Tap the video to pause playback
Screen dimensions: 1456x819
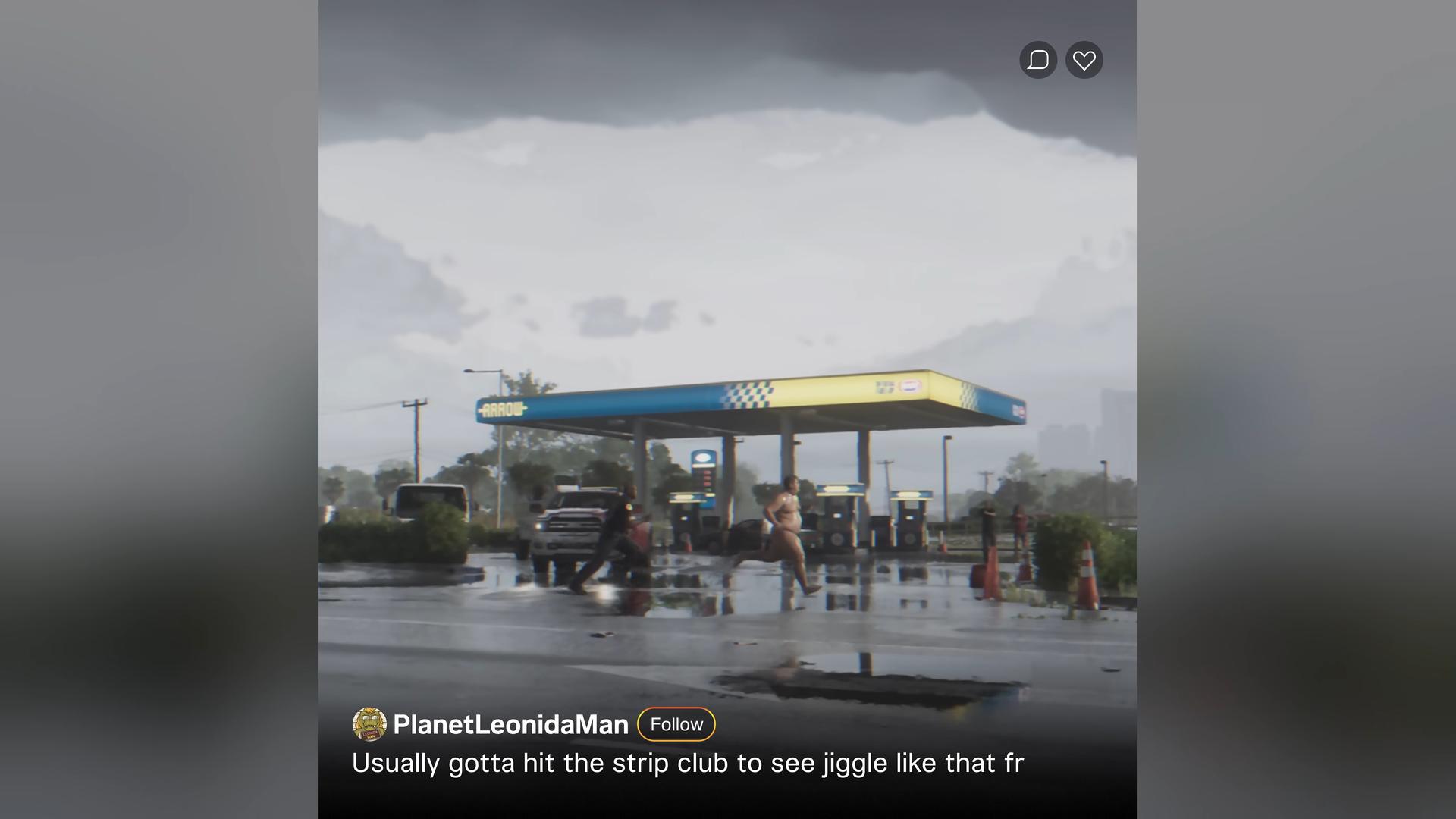[728, 341]
